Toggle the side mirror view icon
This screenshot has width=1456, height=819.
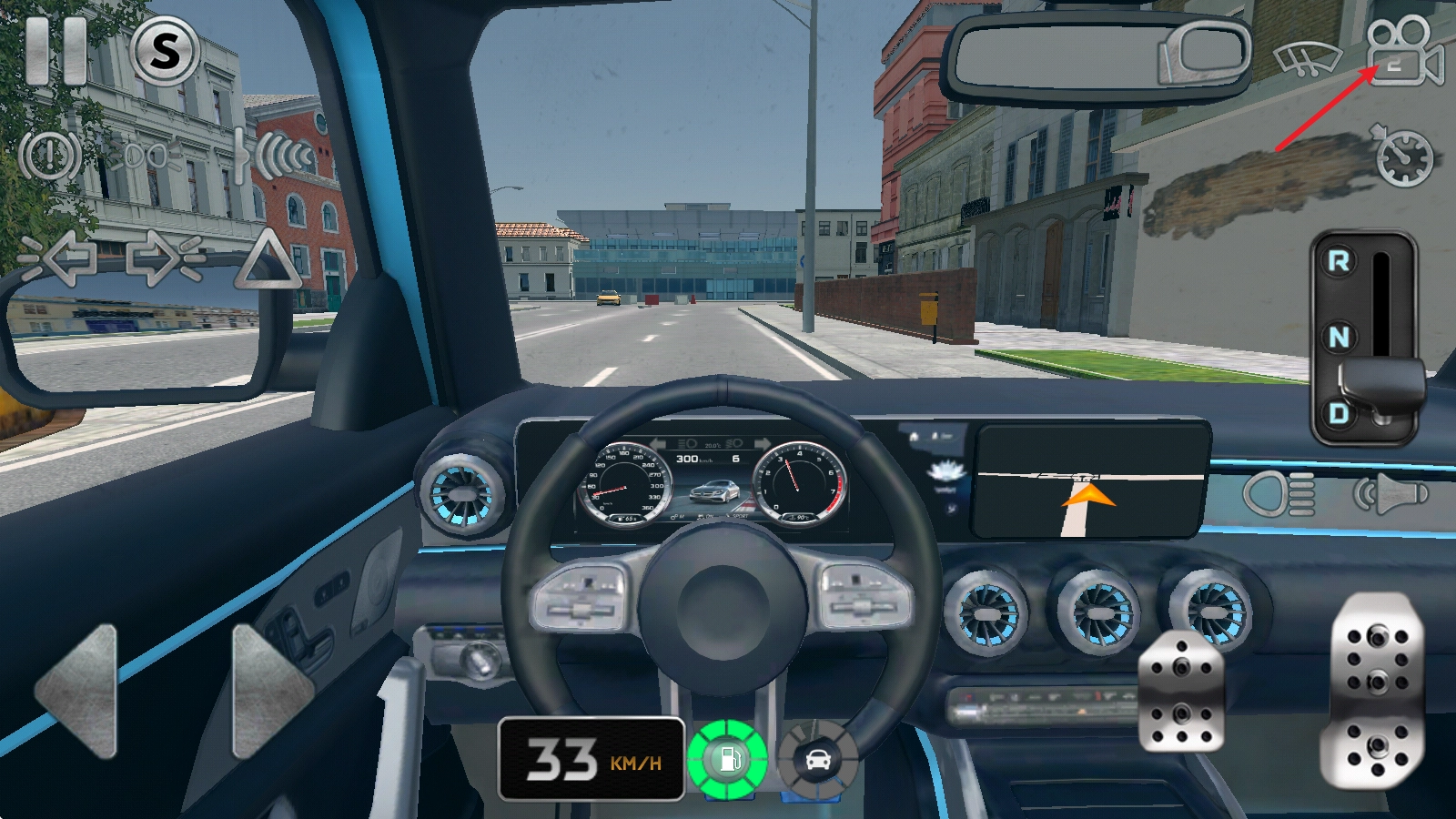click(1203, 53)
